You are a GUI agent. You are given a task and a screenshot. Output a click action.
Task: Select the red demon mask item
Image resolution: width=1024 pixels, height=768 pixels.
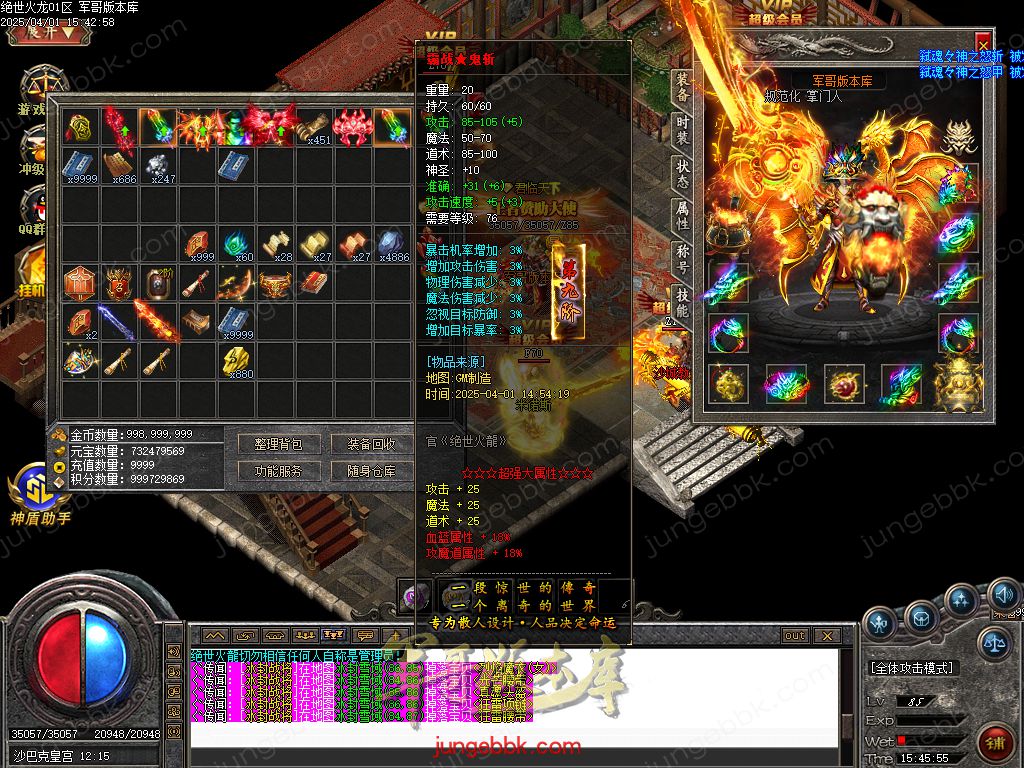click(x=352, y=126)
